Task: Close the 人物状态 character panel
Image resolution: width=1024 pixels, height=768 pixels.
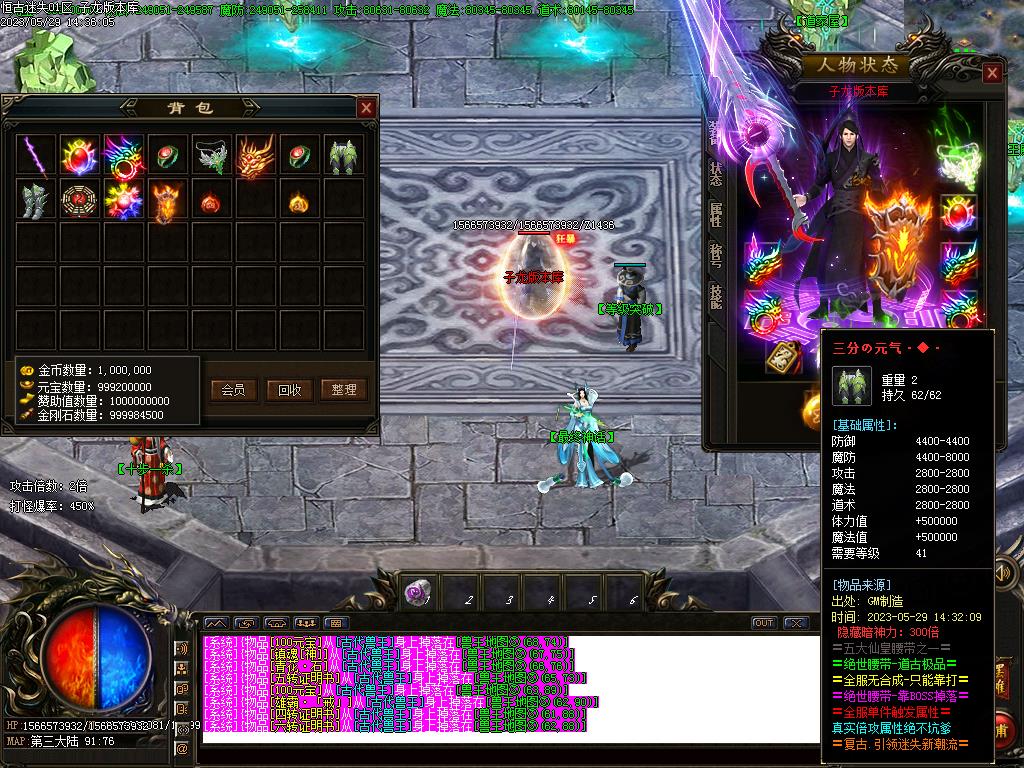Action: pos(991,73)
